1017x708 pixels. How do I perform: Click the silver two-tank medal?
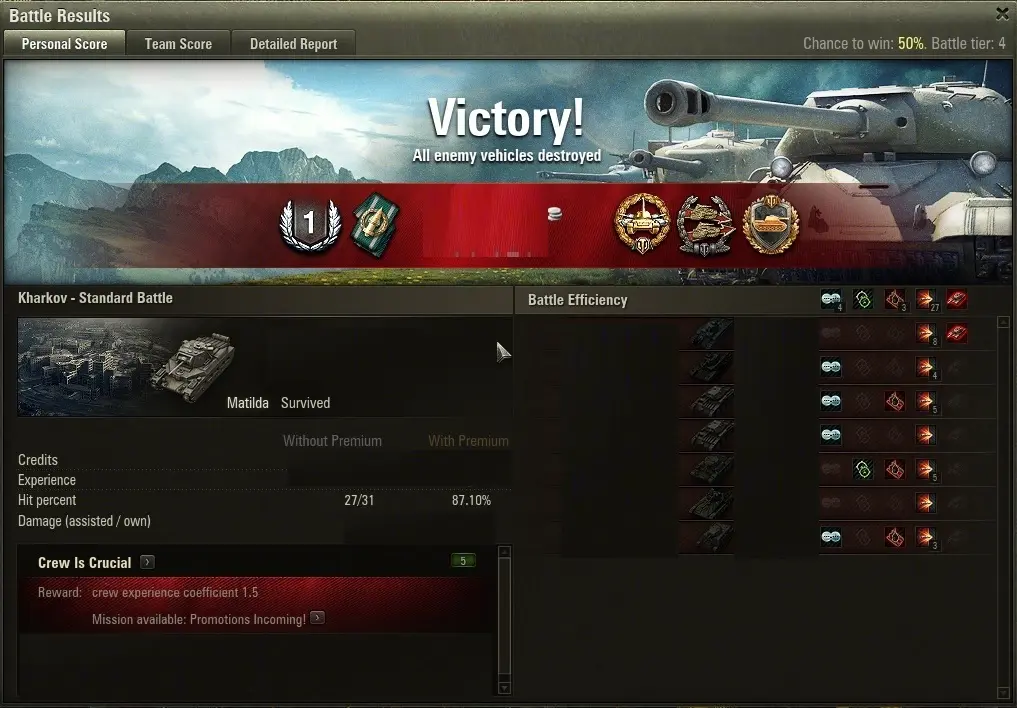coord(706,224)
